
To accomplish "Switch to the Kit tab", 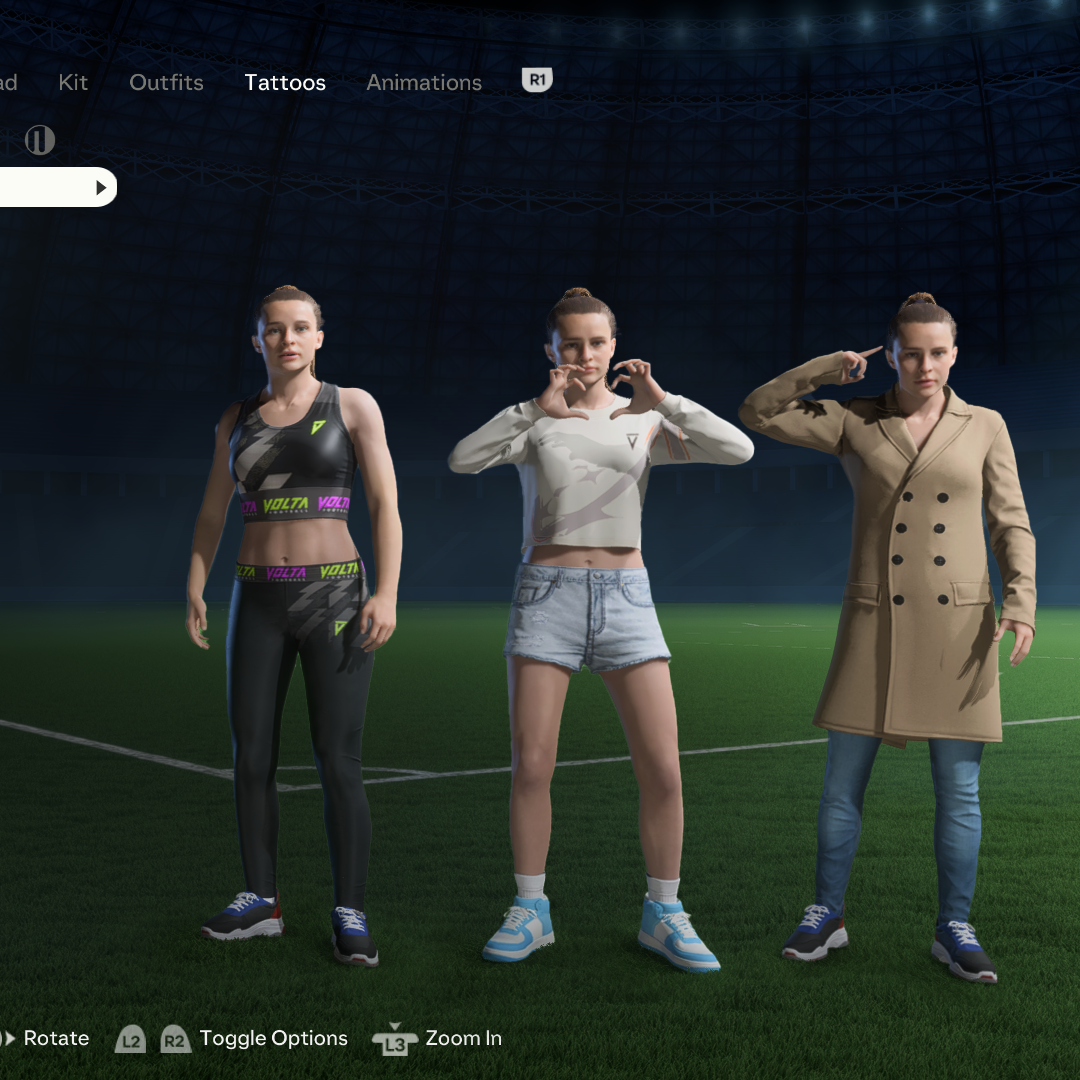I will tap(73, 83).
